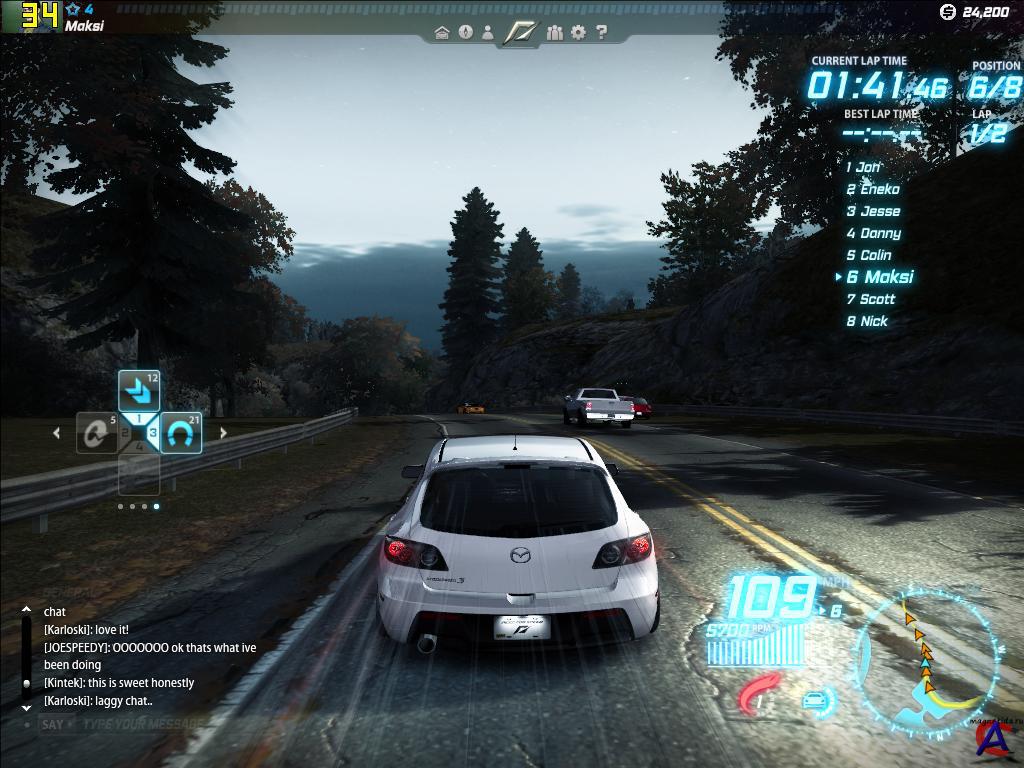This screenshot has height=768, width=1024.
Task: Click the chat scroll up arrow
Action: (26, 609)
